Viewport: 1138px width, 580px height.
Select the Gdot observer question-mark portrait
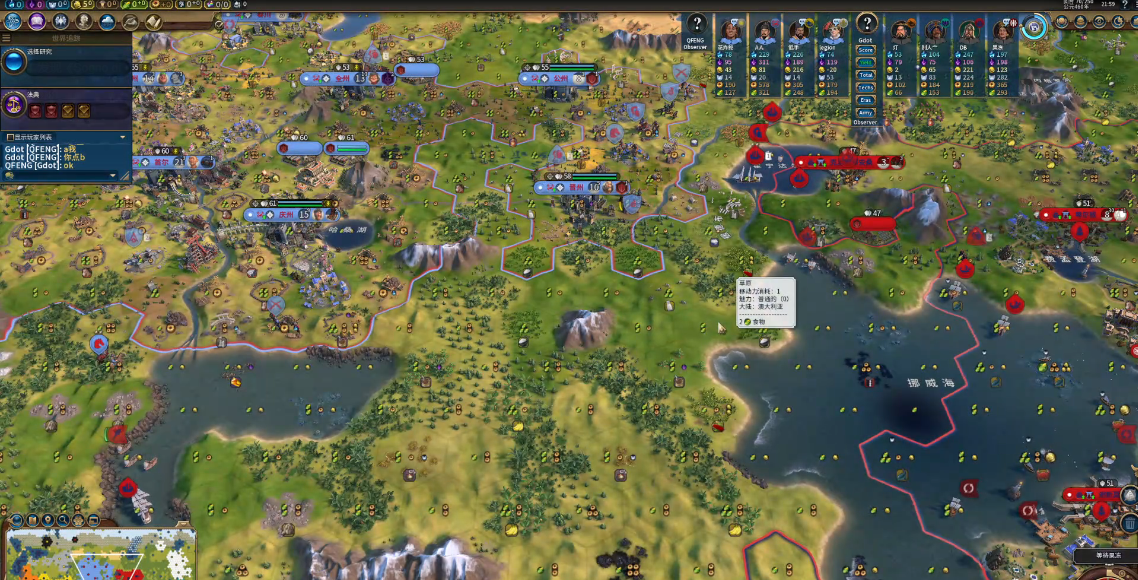coord(866,24)
